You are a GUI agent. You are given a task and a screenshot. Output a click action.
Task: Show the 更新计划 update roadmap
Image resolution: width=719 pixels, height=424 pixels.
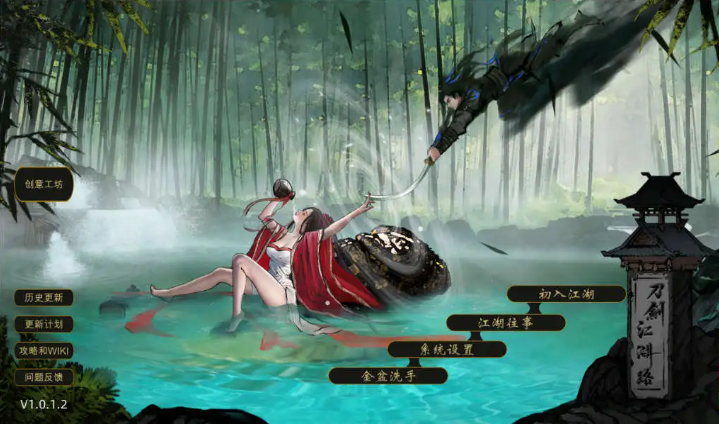pyautogui.click(x=43, y=325)
